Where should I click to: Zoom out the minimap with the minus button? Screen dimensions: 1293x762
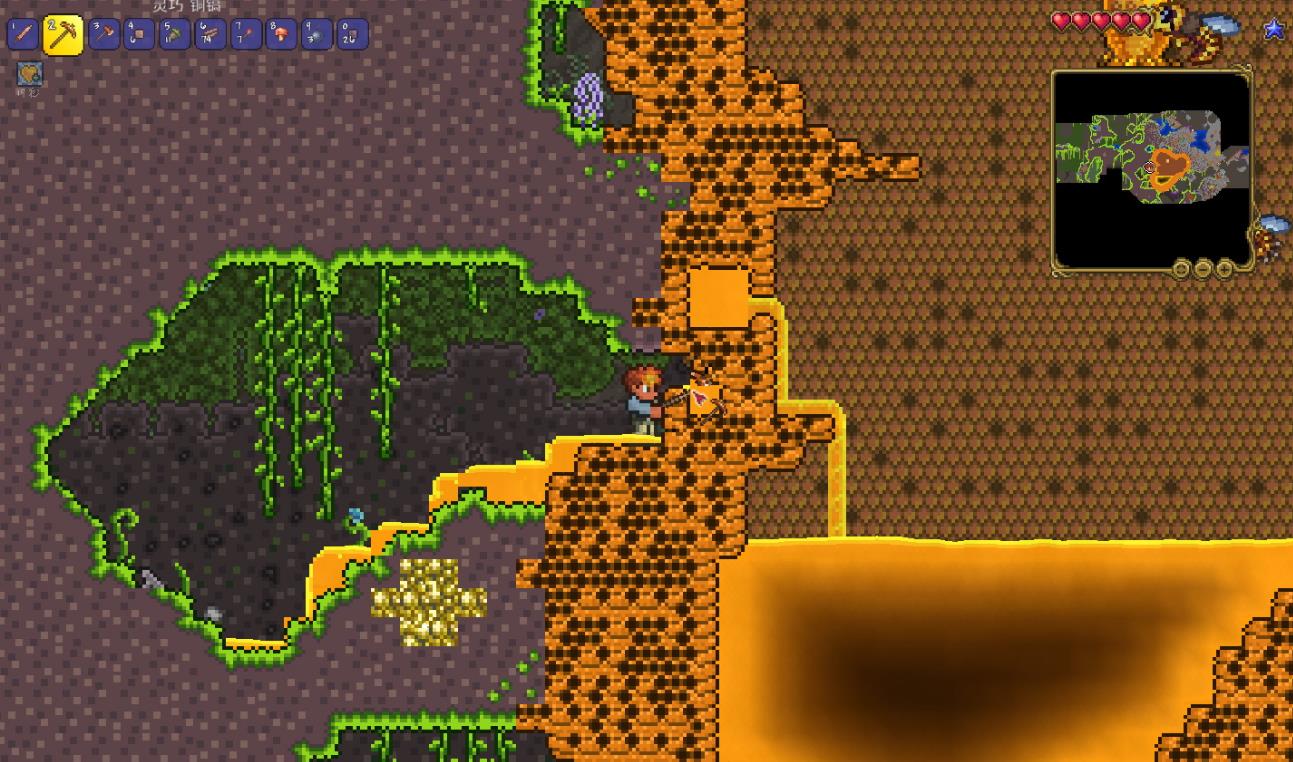pyautogui.click(x=1203, y=268)
